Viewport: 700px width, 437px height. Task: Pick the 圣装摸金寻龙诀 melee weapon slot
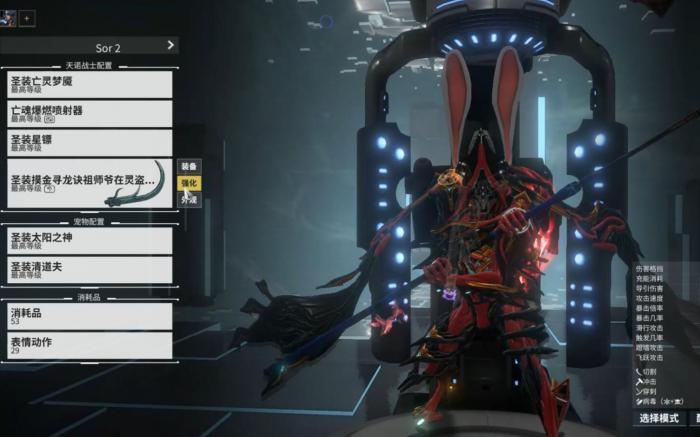pos(90,182)
